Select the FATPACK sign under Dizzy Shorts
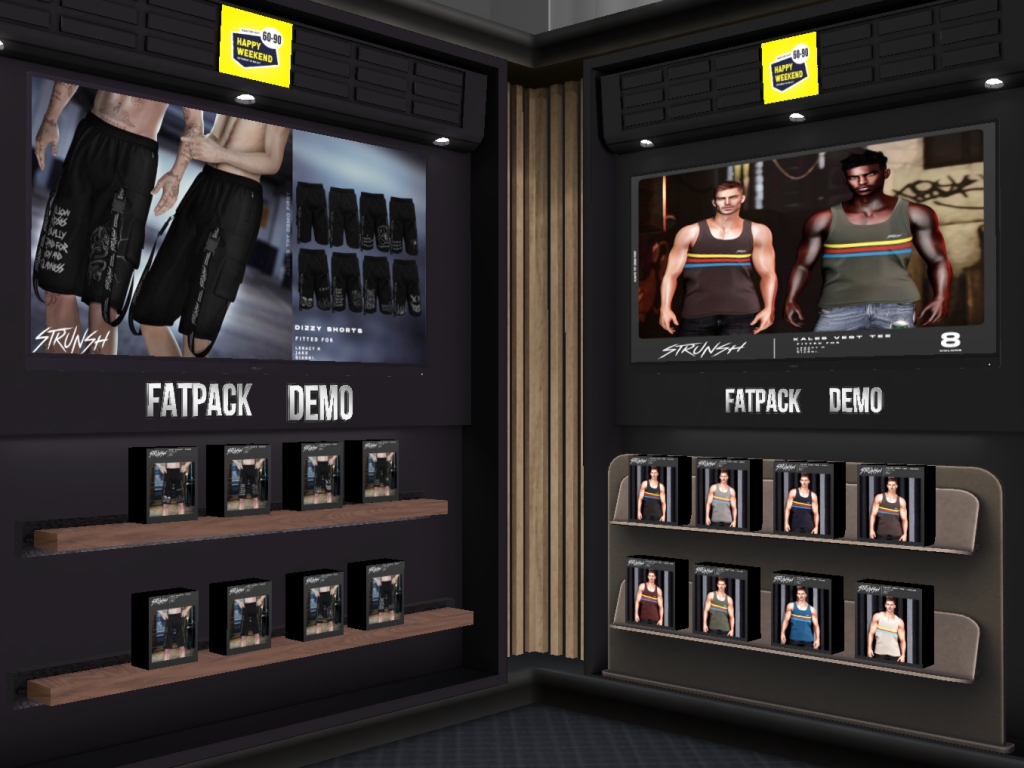 [198, 400]
